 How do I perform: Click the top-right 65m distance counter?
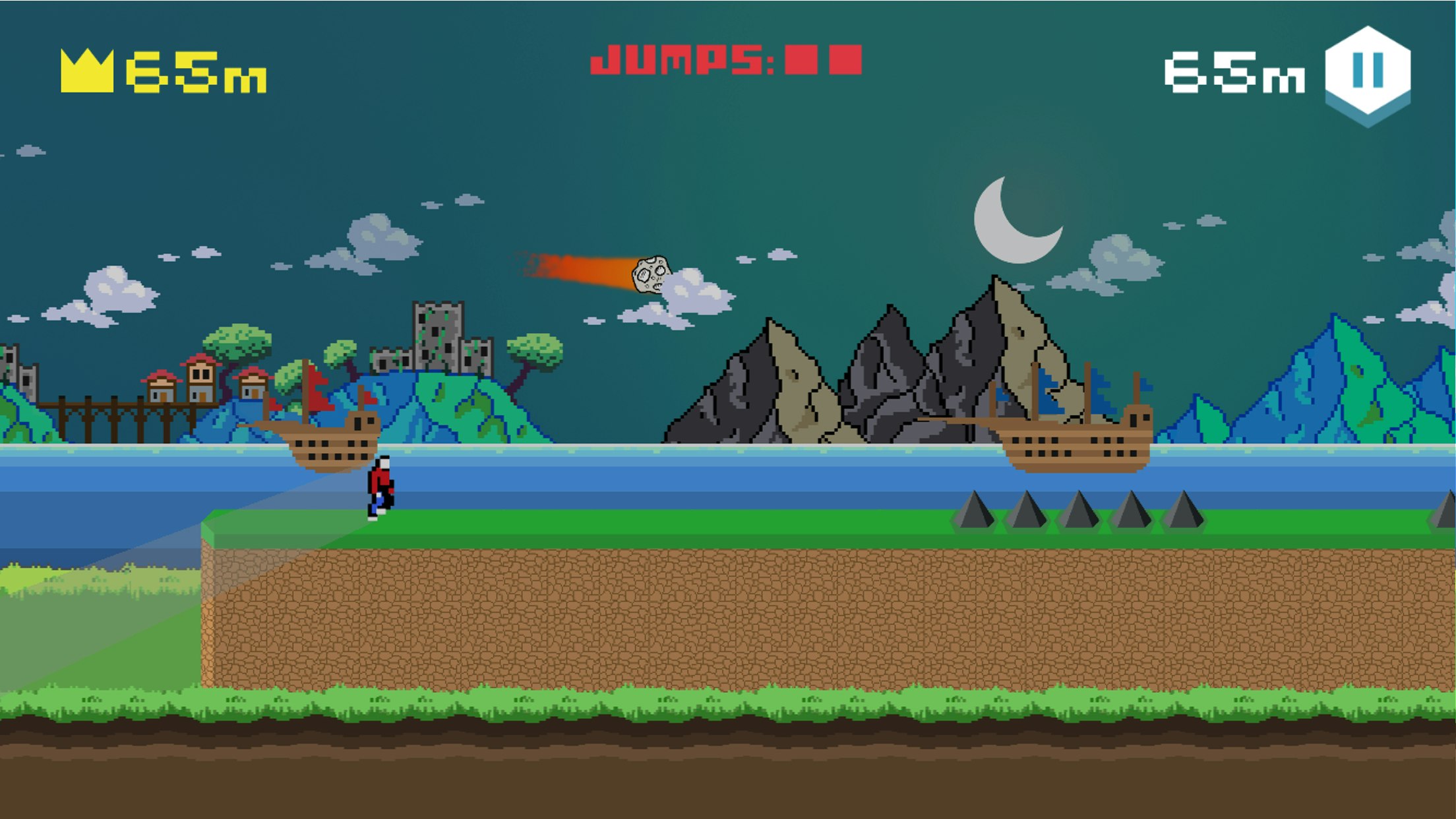coord(1236,73)
